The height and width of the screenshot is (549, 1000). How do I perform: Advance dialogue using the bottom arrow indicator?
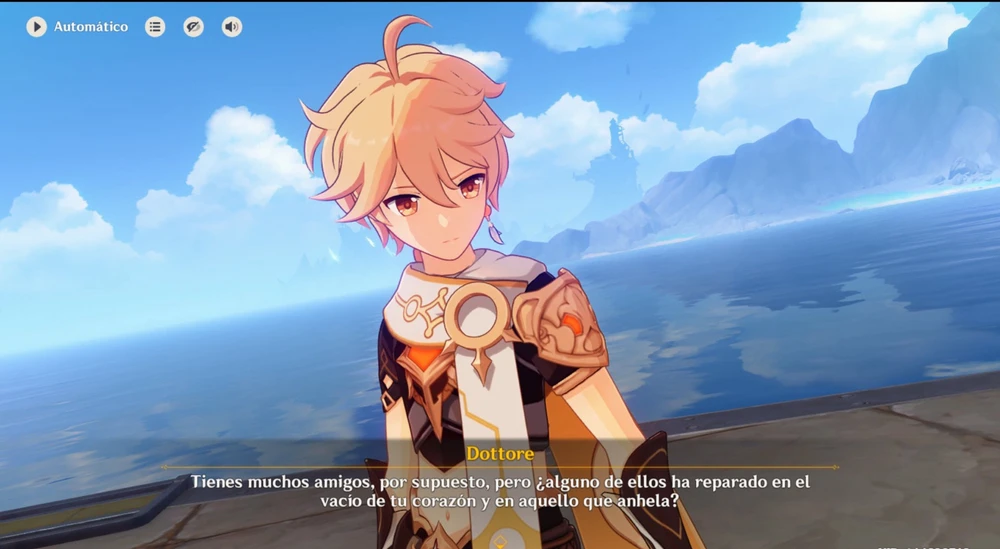click(x=500, y=541)
